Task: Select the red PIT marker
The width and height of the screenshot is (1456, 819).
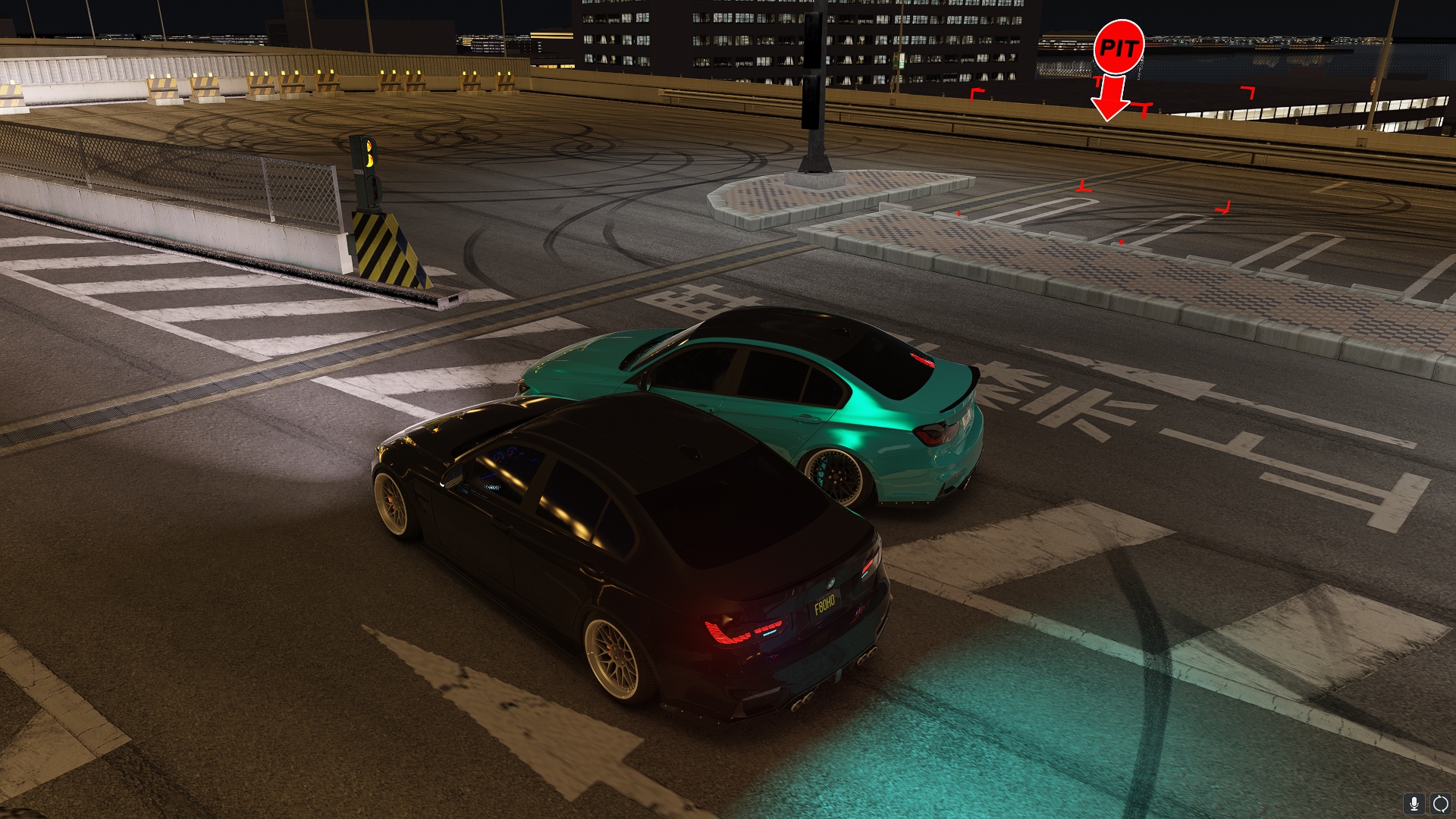Action: (1119, 48)
